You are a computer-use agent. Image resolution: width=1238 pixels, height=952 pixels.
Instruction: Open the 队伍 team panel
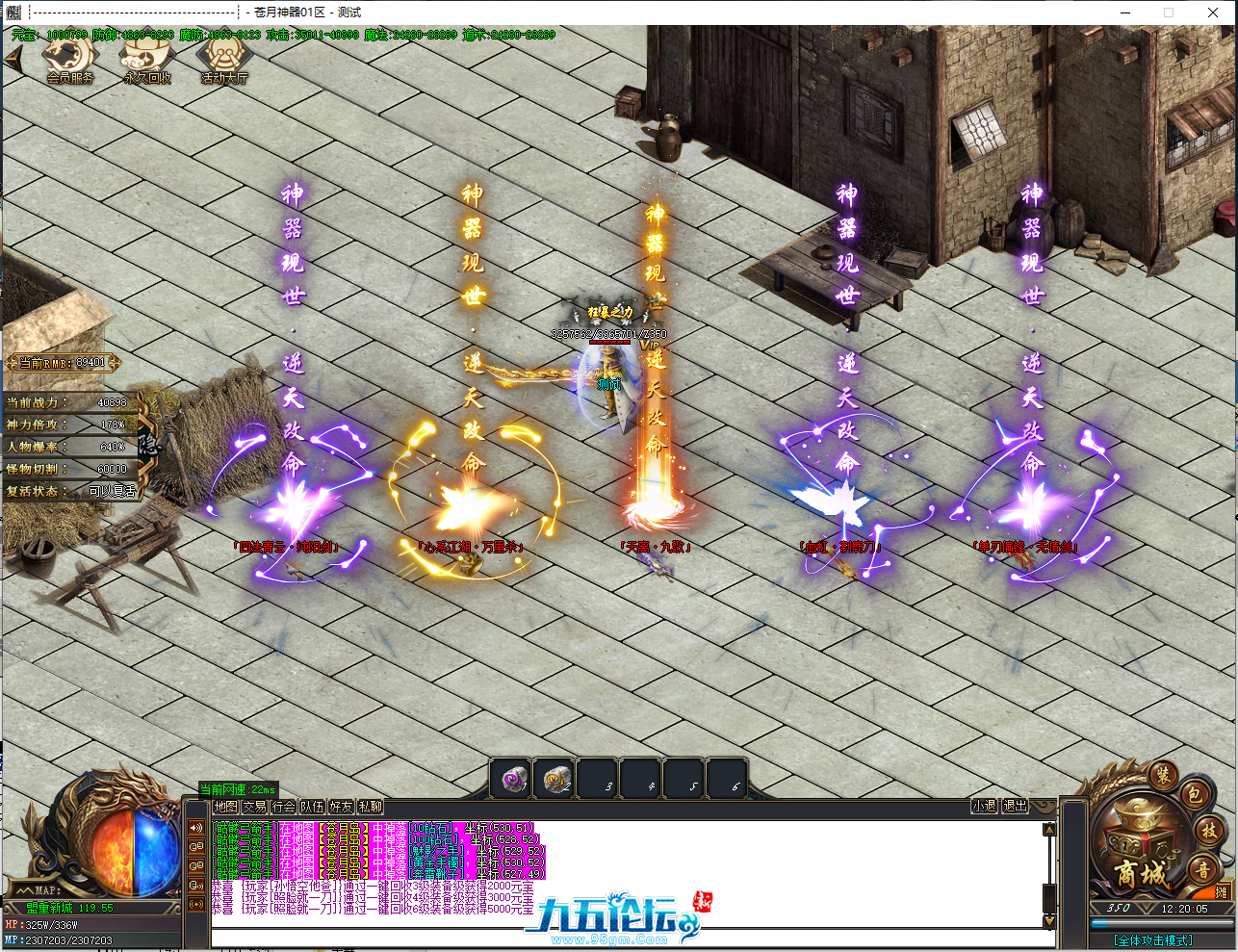pos(312,807)
